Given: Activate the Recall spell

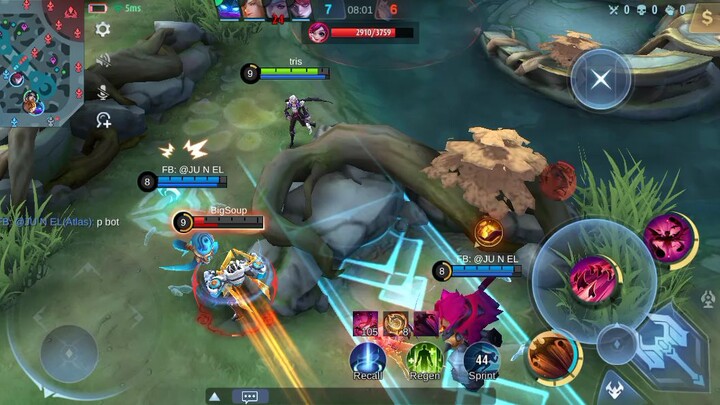Looking at the screenshot, I should pos(368,359).
